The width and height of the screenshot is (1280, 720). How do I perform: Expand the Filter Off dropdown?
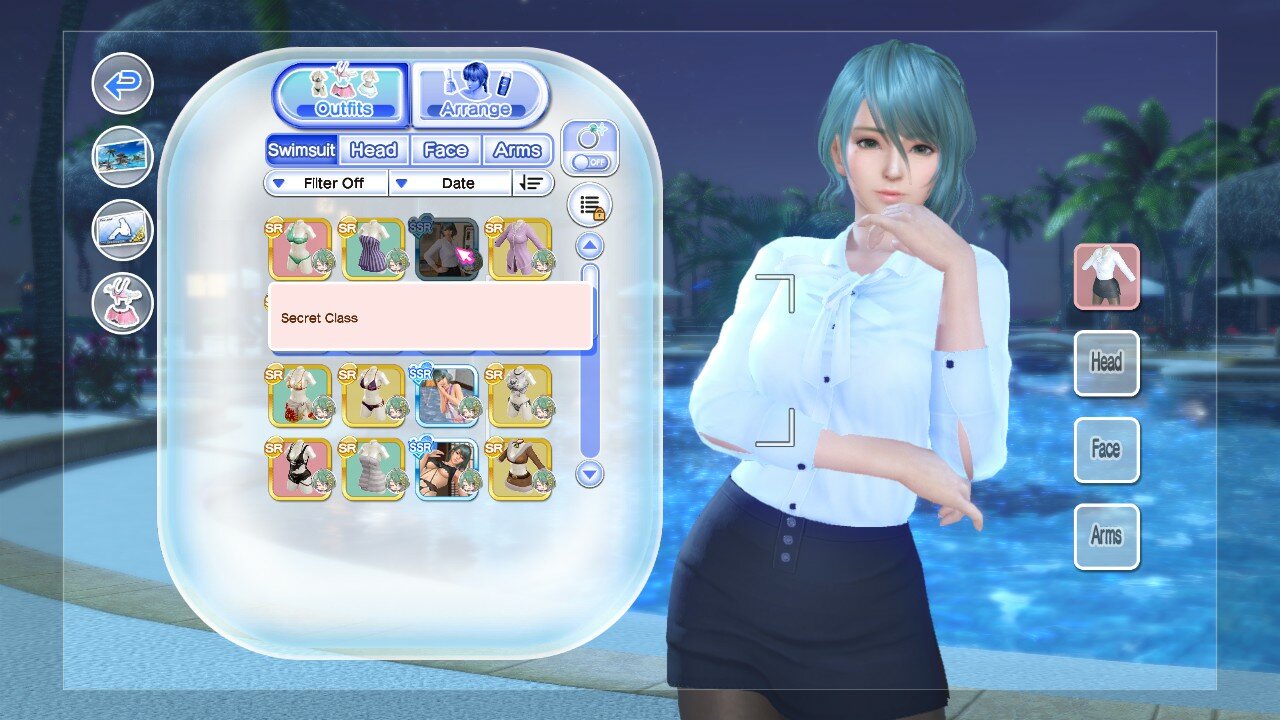324,183
